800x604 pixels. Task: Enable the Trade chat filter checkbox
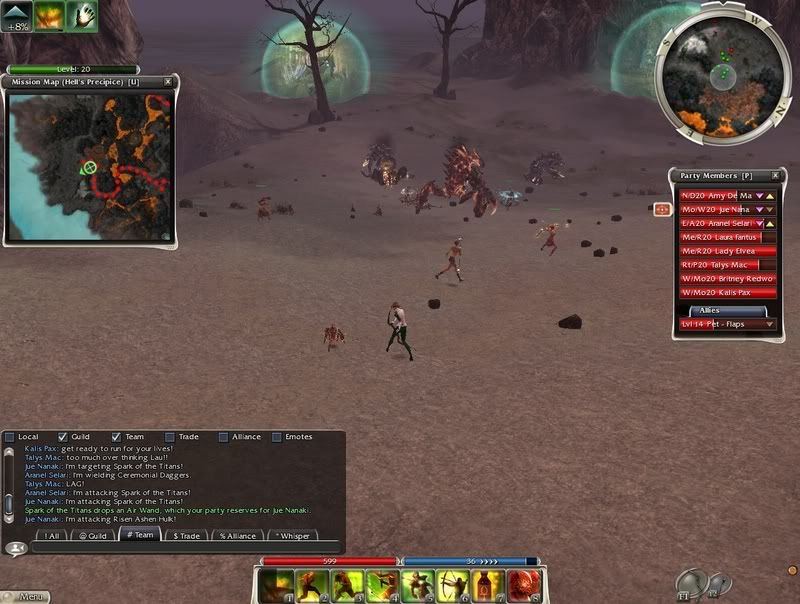click(x=170, y=437)
